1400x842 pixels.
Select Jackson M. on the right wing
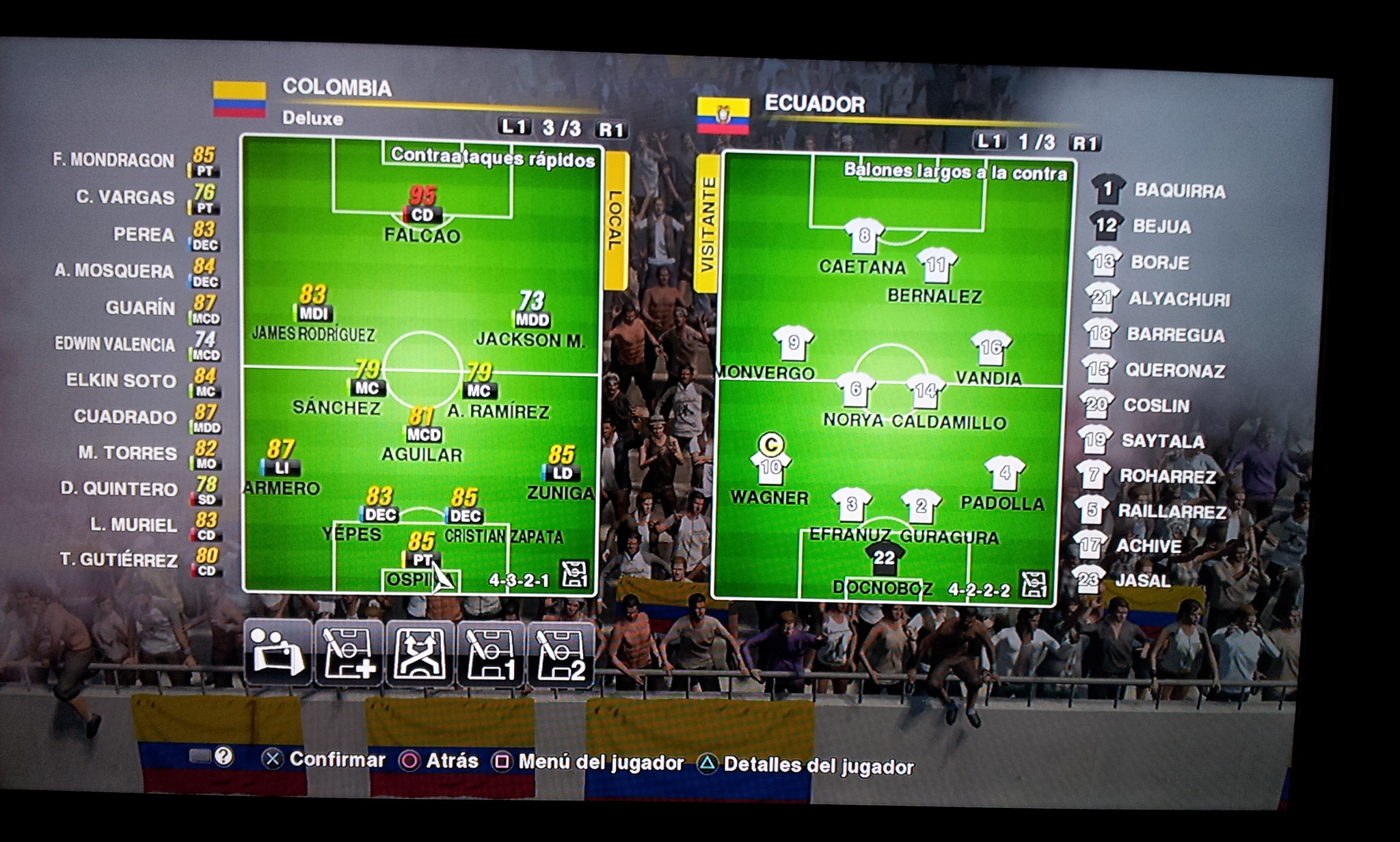(532, 319)
